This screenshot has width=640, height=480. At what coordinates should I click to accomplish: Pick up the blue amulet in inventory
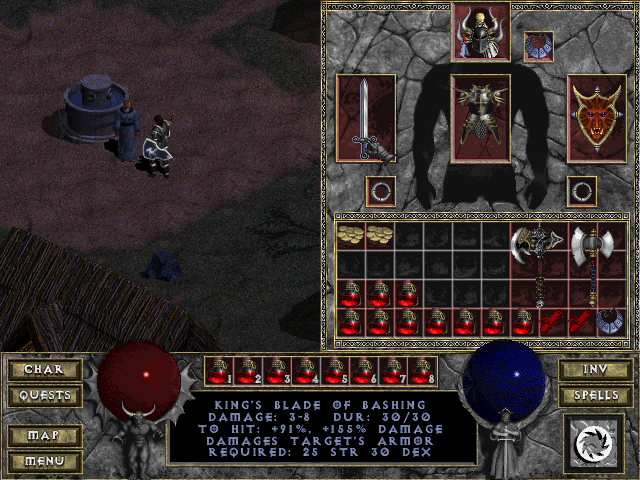(x=611, y=321)
